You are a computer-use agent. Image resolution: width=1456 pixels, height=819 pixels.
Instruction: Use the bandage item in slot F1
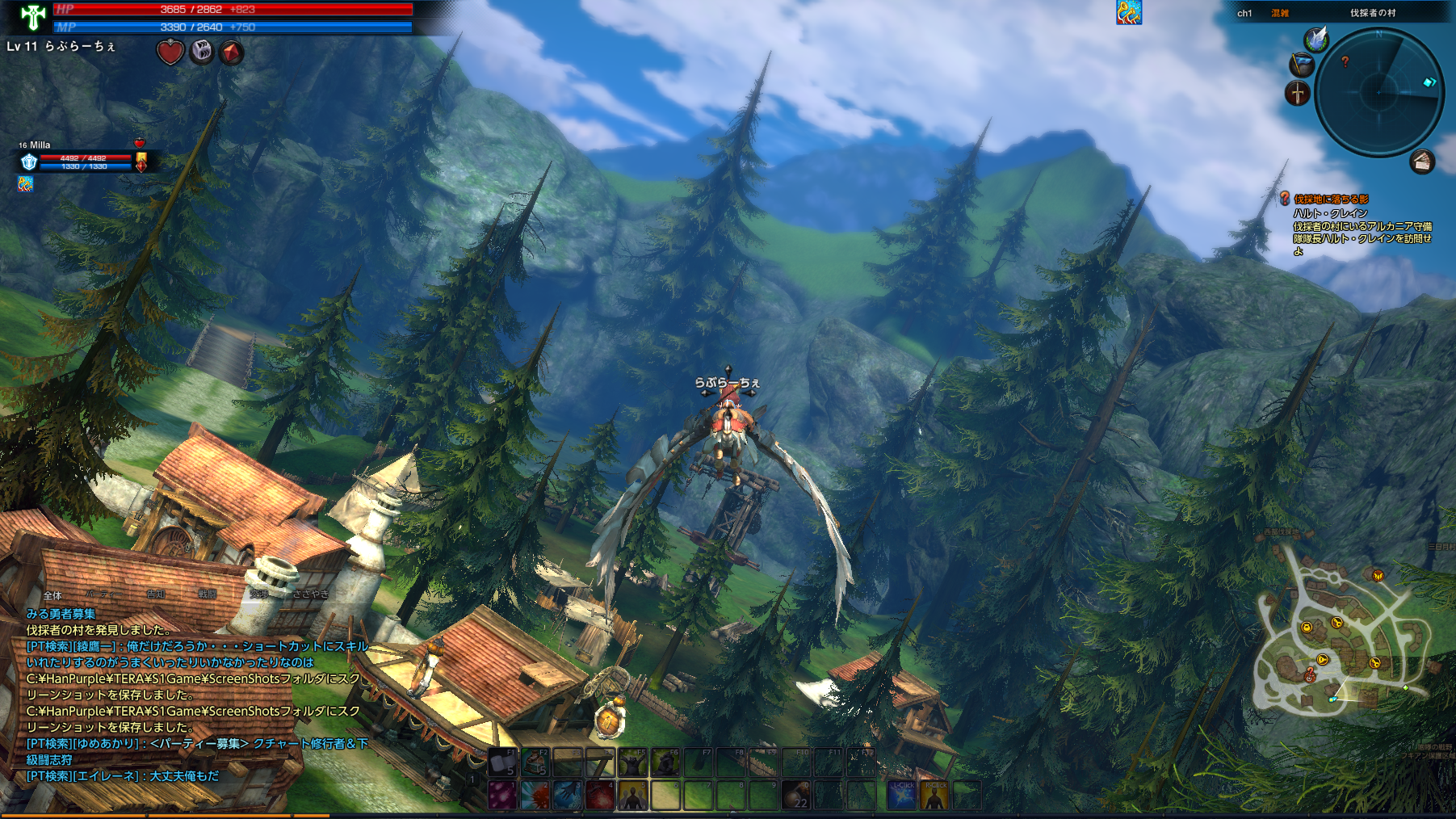(502, 762)
